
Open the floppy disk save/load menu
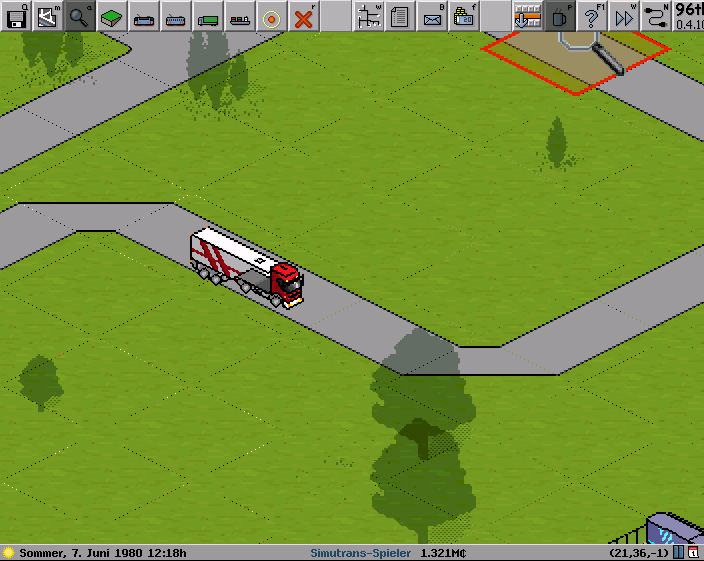coord(16,16)
